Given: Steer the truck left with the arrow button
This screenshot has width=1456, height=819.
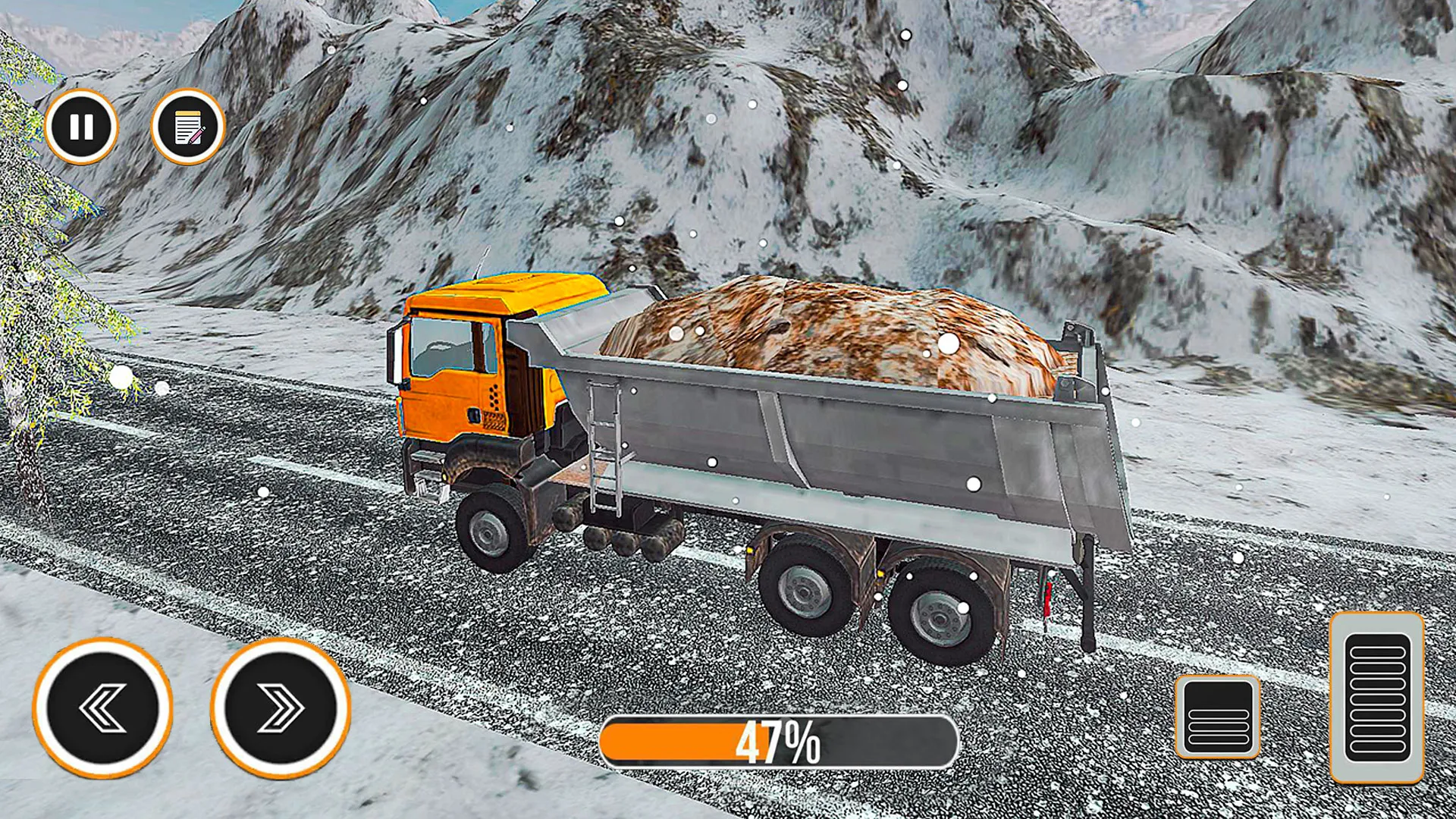Looking at the screenshot, I should [x=103, y=708].
